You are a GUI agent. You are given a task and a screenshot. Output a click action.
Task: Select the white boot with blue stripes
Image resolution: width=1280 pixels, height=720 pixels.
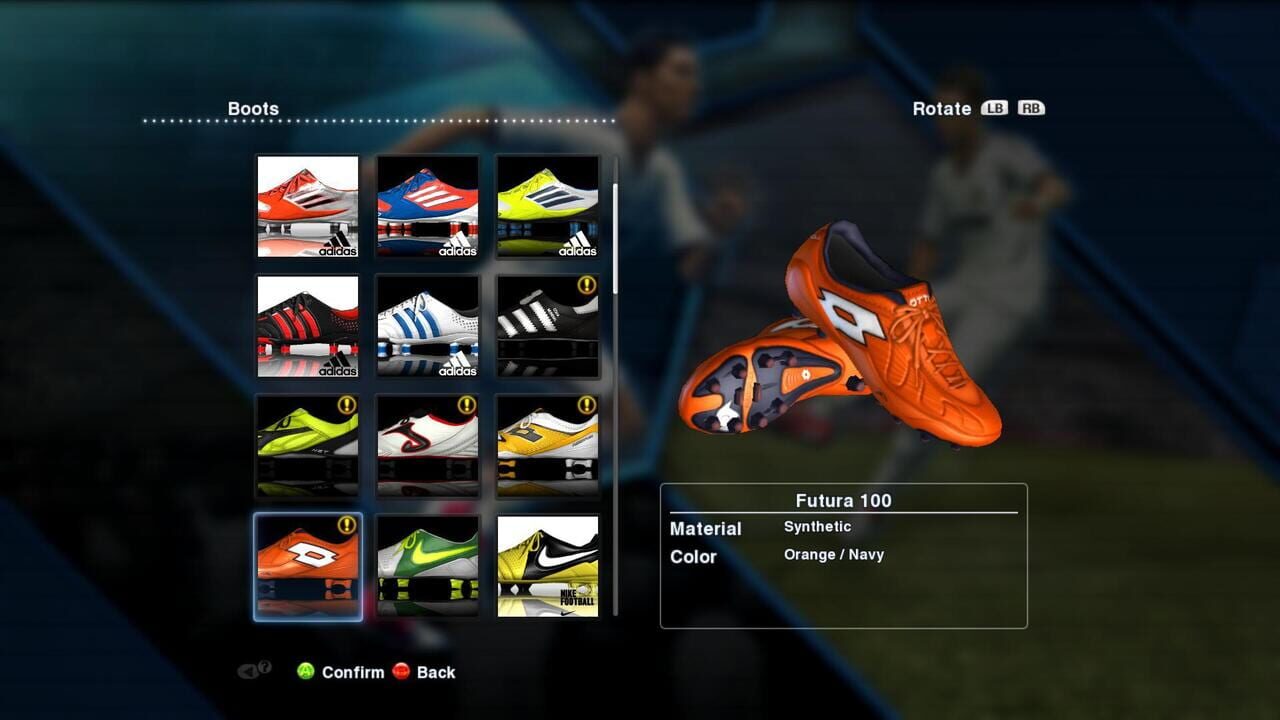tap(427, 325)
